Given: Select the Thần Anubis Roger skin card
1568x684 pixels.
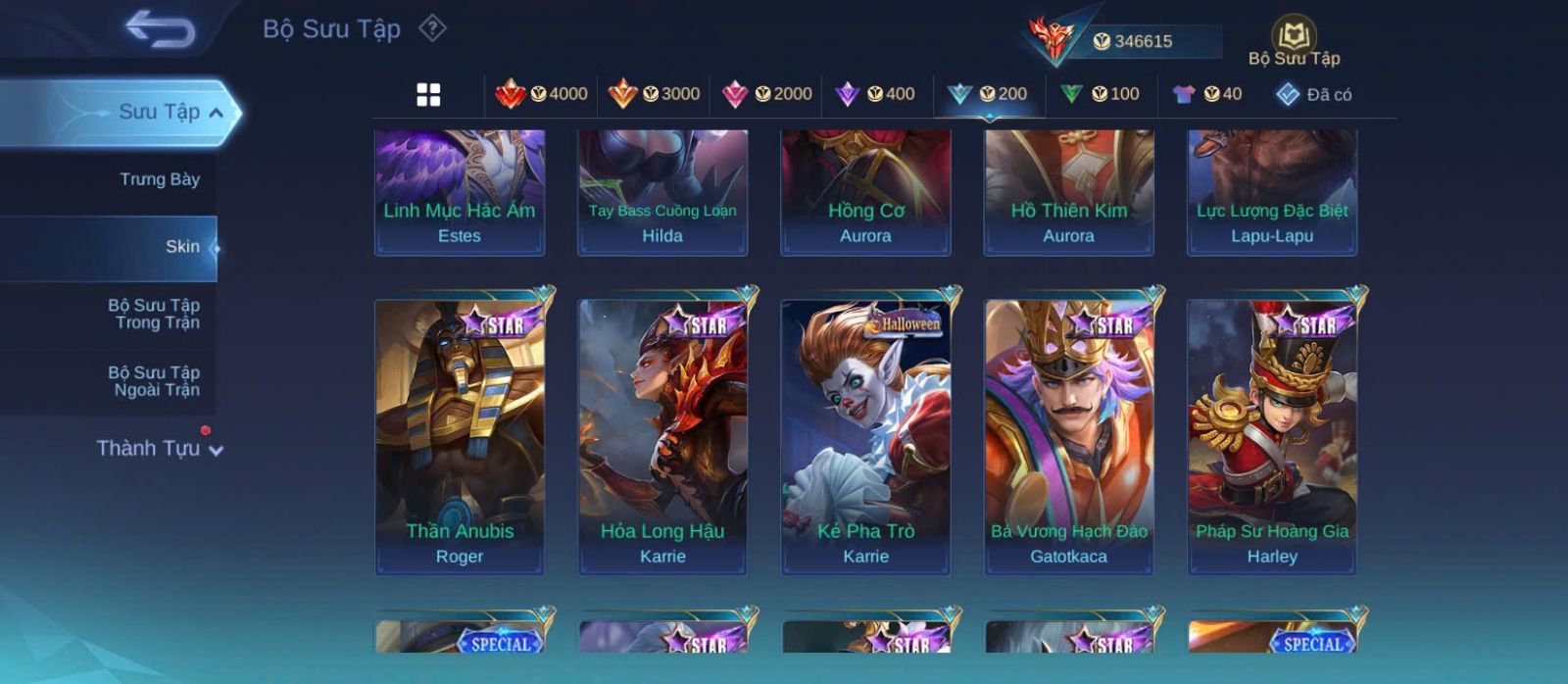Looking at the screenshot, I should tap(460, 436).
